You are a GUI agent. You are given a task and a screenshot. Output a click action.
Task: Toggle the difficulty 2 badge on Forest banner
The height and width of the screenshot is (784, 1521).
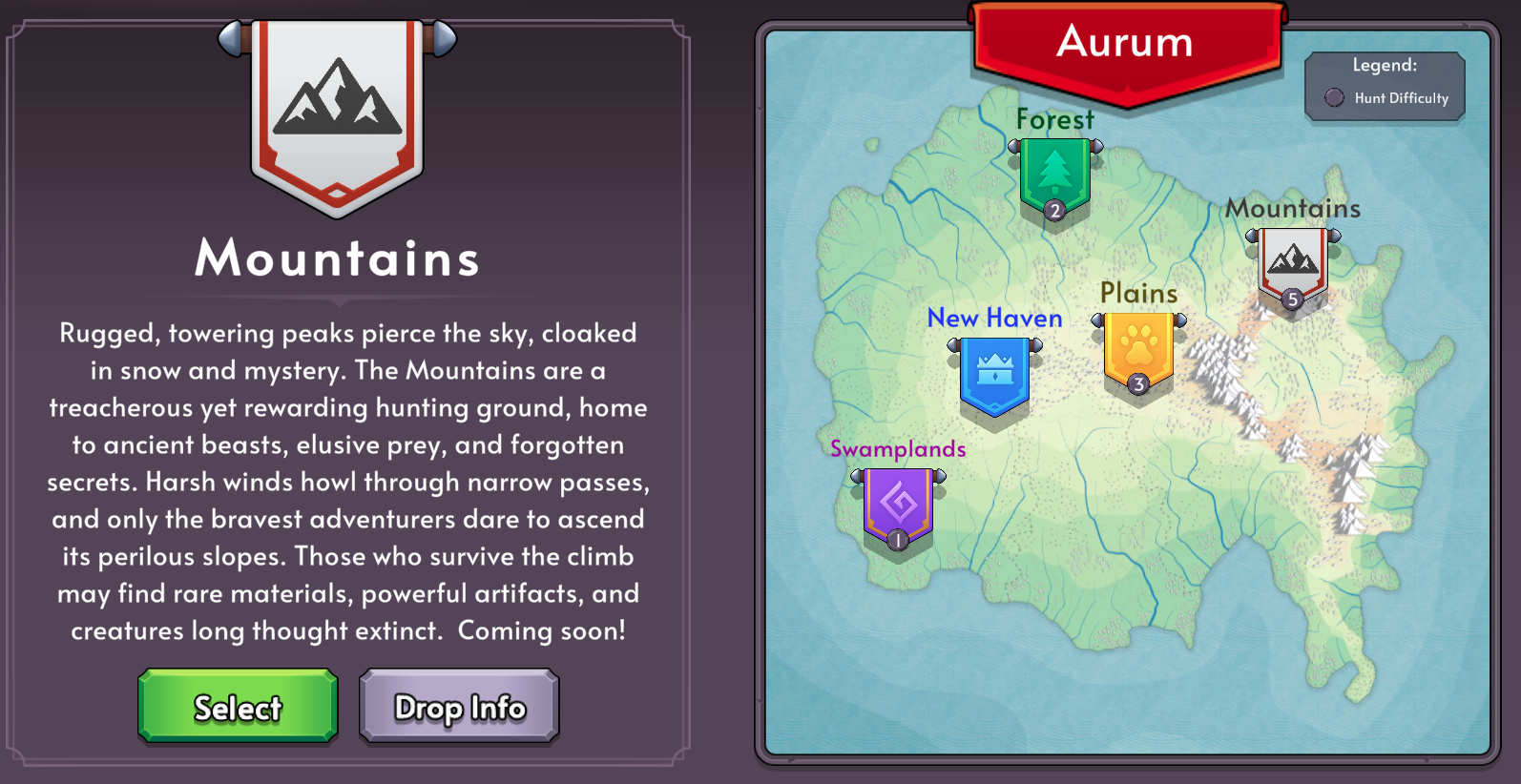pos(1055,210)
